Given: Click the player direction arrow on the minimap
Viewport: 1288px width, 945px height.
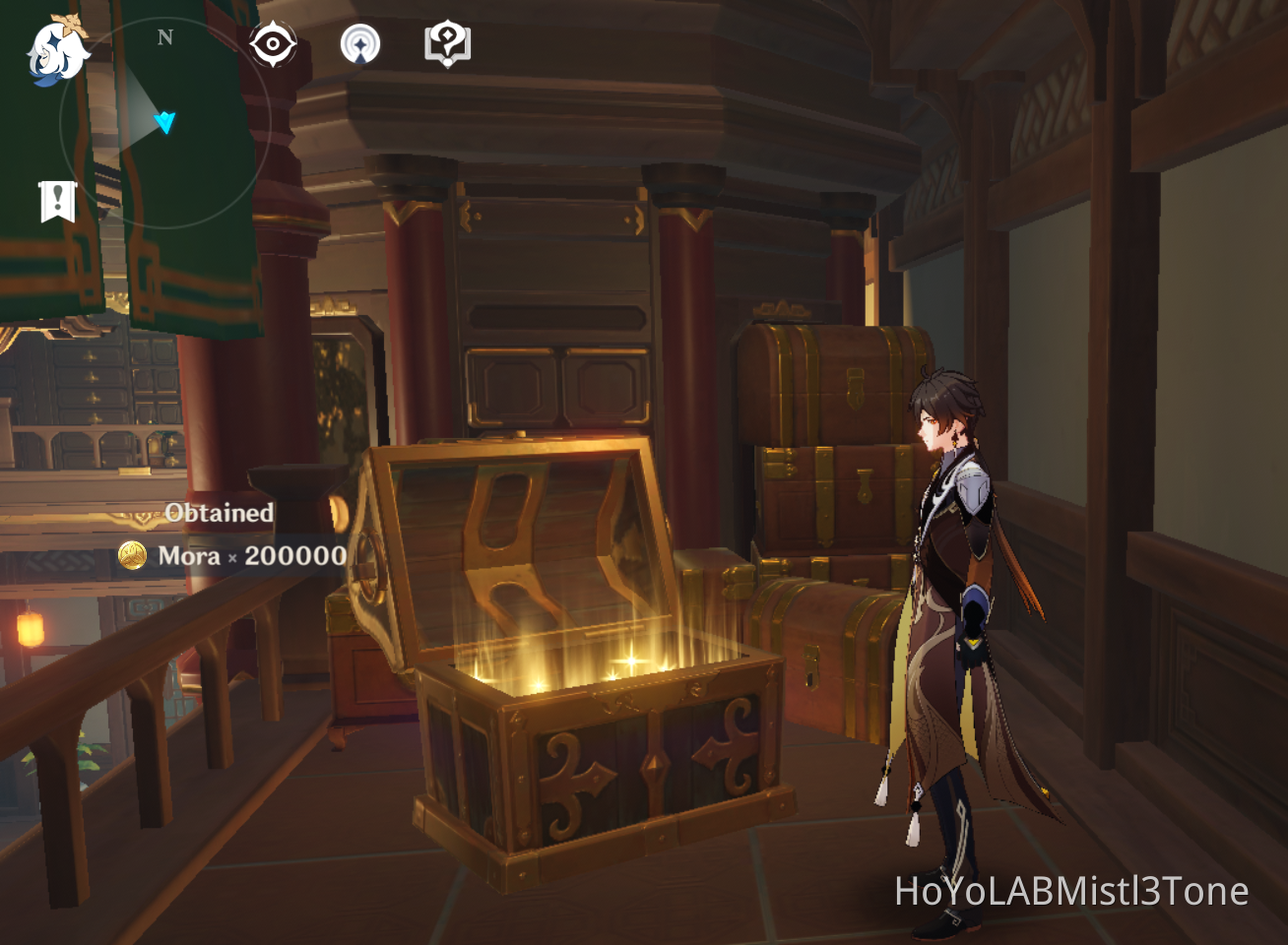Looking at the screenshot, I should [x=165, y=121].
